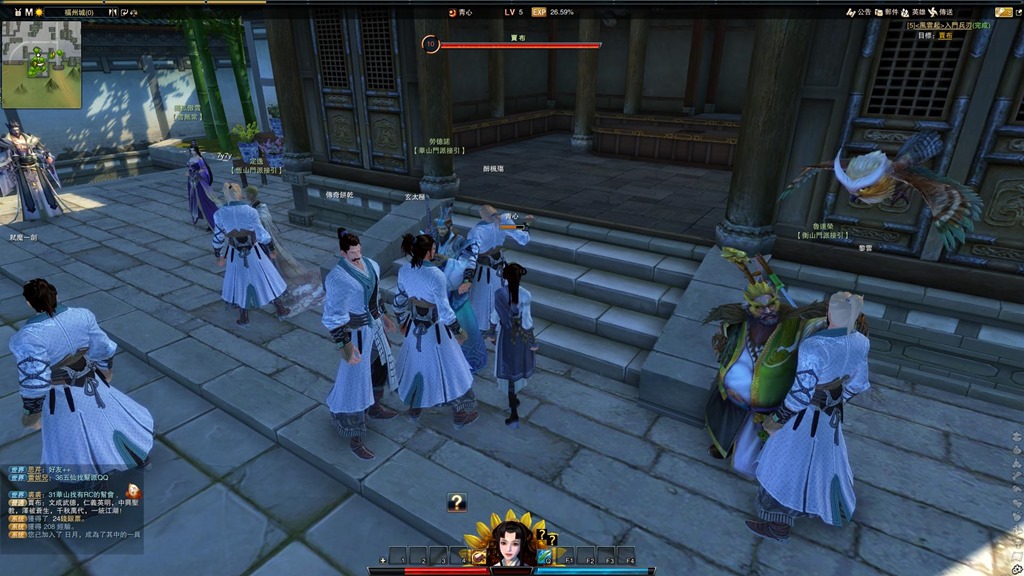Activate the skill icon left of portrait
Screen dimensions: 1024x576
(x=480, y=556)
